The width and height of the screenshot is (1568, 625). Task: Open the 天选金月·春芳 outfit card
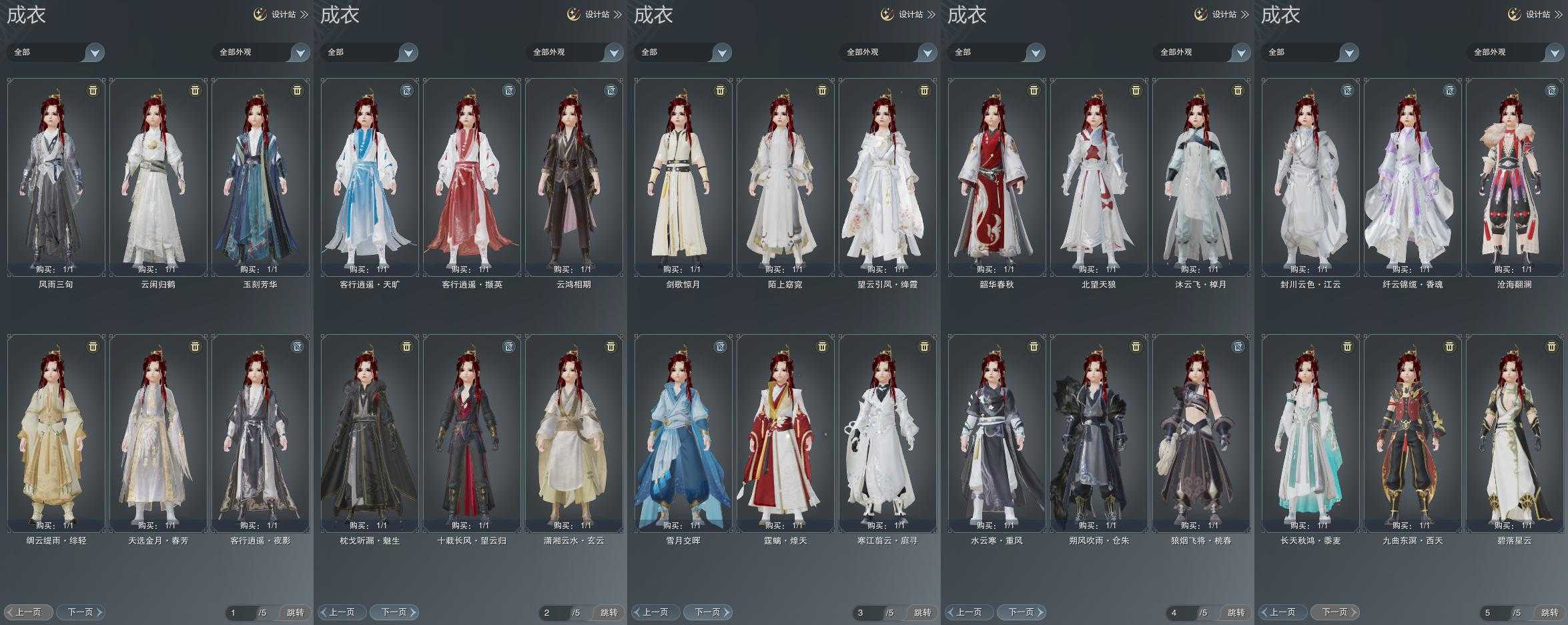[x=158, y=433]
